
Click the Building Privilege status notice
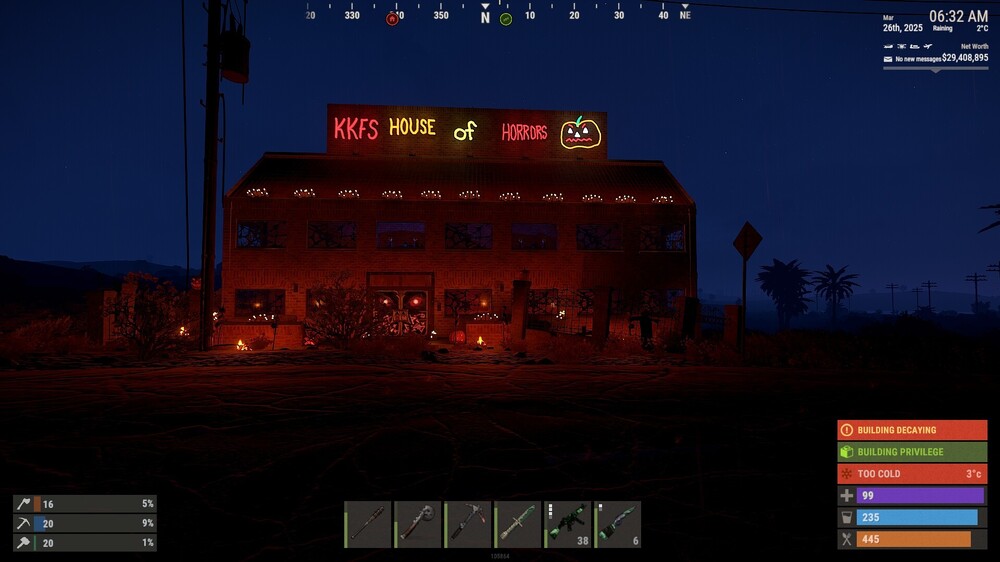912,452
